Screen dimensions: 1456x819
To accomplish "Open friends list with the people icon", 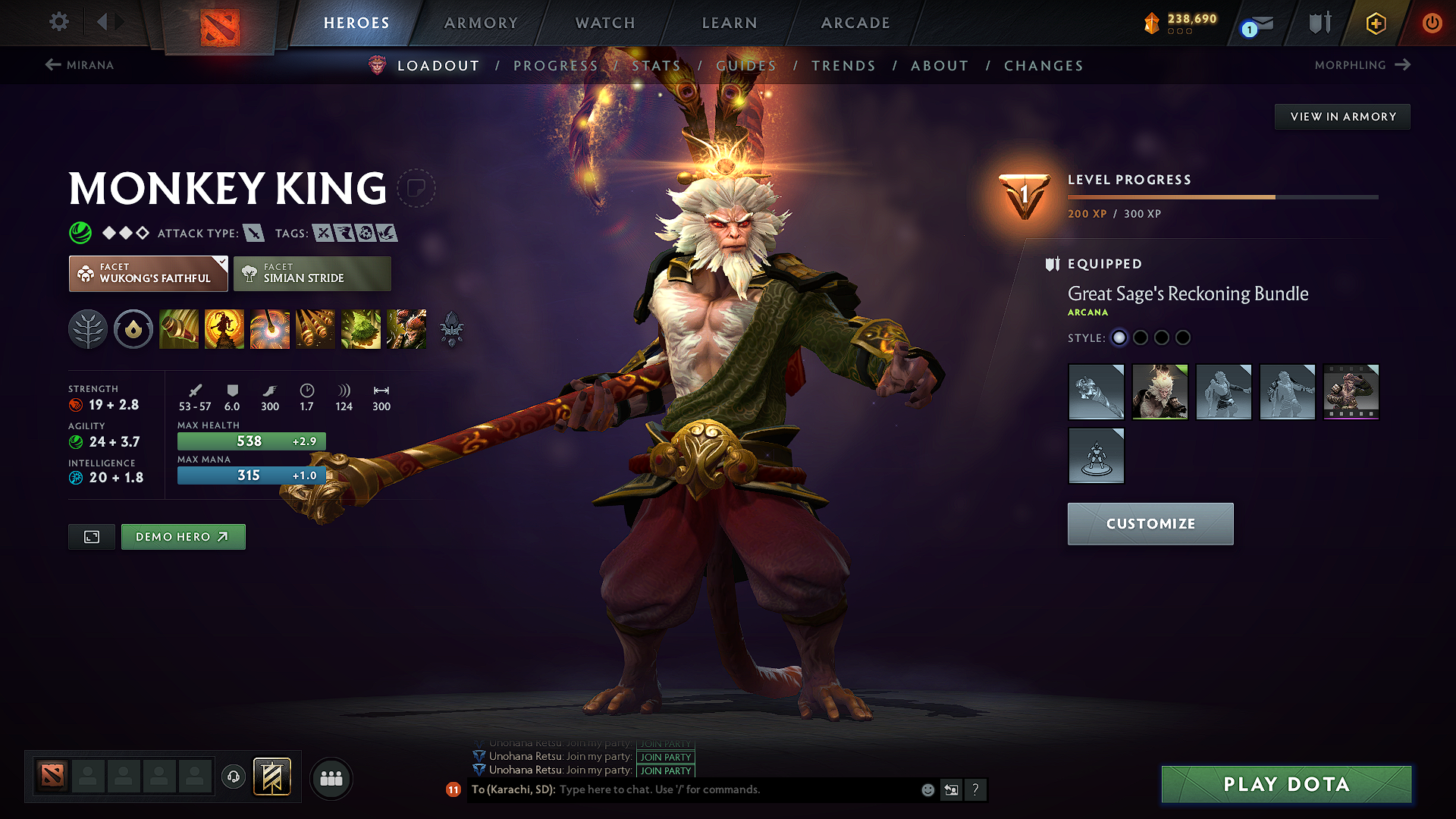I will 331,778.
